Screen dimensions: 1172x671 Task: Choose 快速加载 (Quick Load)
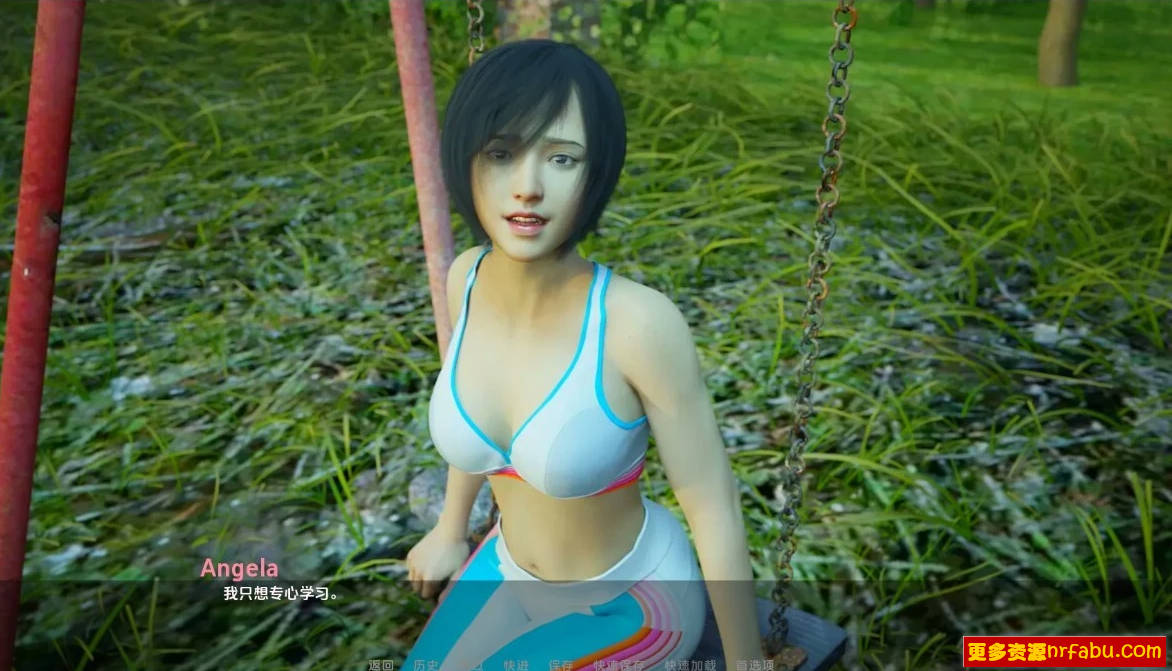coord(690,665)
